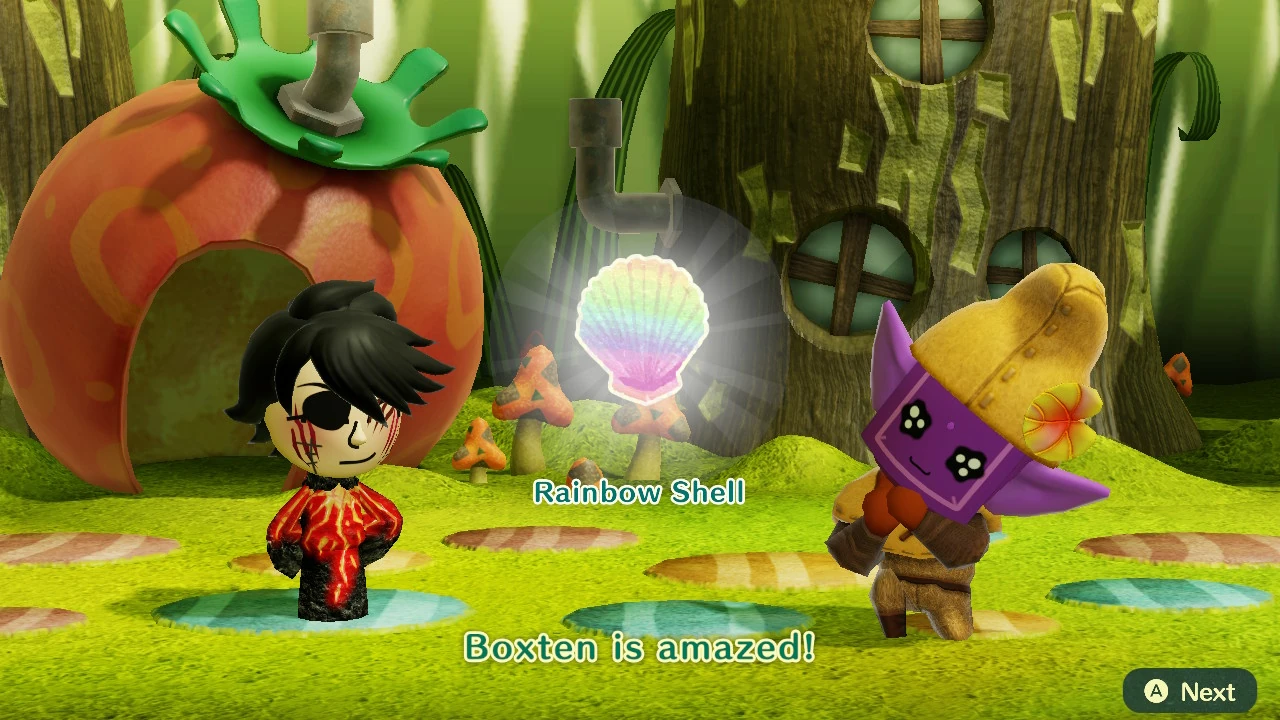Viewport: 1280px width, 720px height.
Task: Click the Rainbow Shell text label
Action: pyautogui.click(x=640, y=492)
